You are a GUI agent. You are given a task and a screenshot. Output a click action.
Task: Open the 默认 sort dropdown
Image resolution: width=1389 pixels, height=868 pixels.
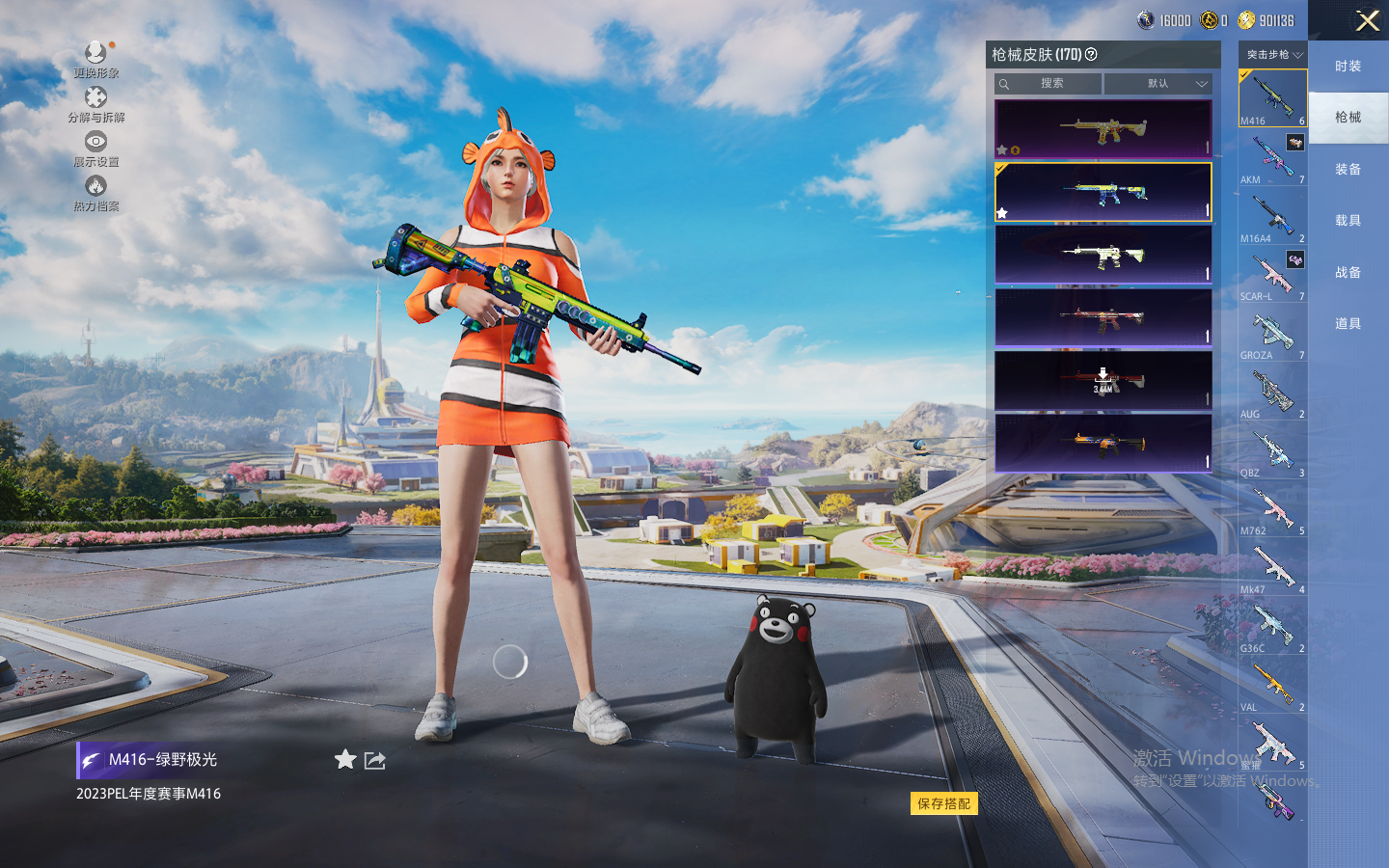coord(1157,84)
